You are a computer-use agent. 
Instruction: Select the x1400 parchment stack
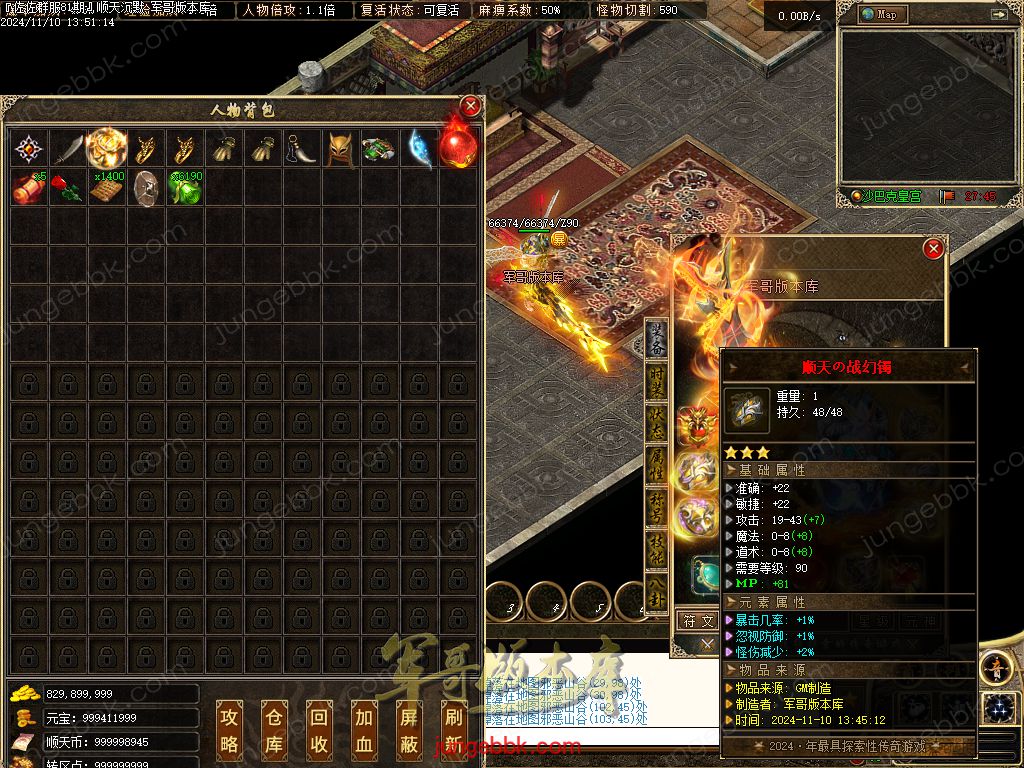click(x=106, y=188)
